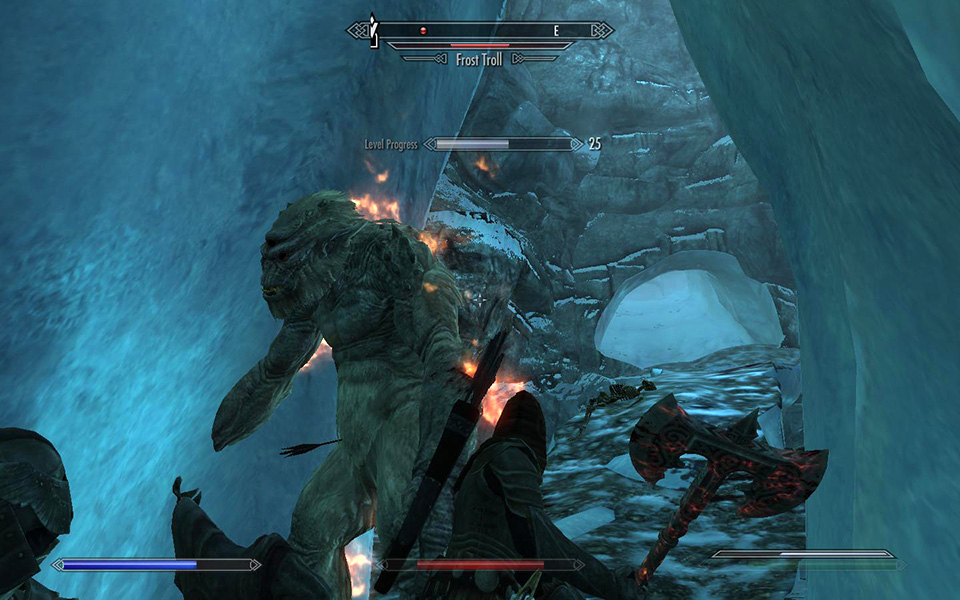Image resolution: width=960 pixels, height=600 pixels.
Task: Select the red enemy marker on the compass
Action: 423,31
